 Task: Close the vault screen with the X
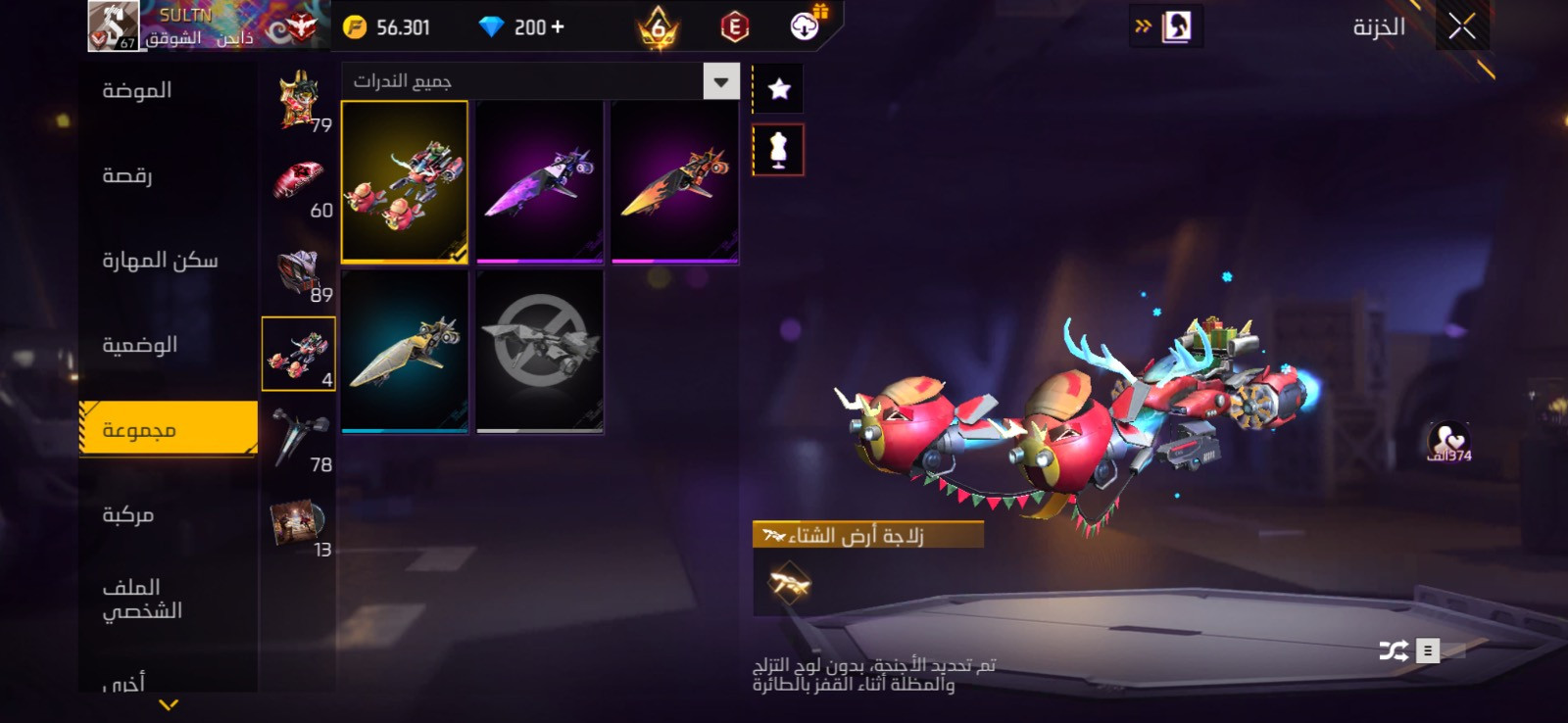pos(1461,27)
